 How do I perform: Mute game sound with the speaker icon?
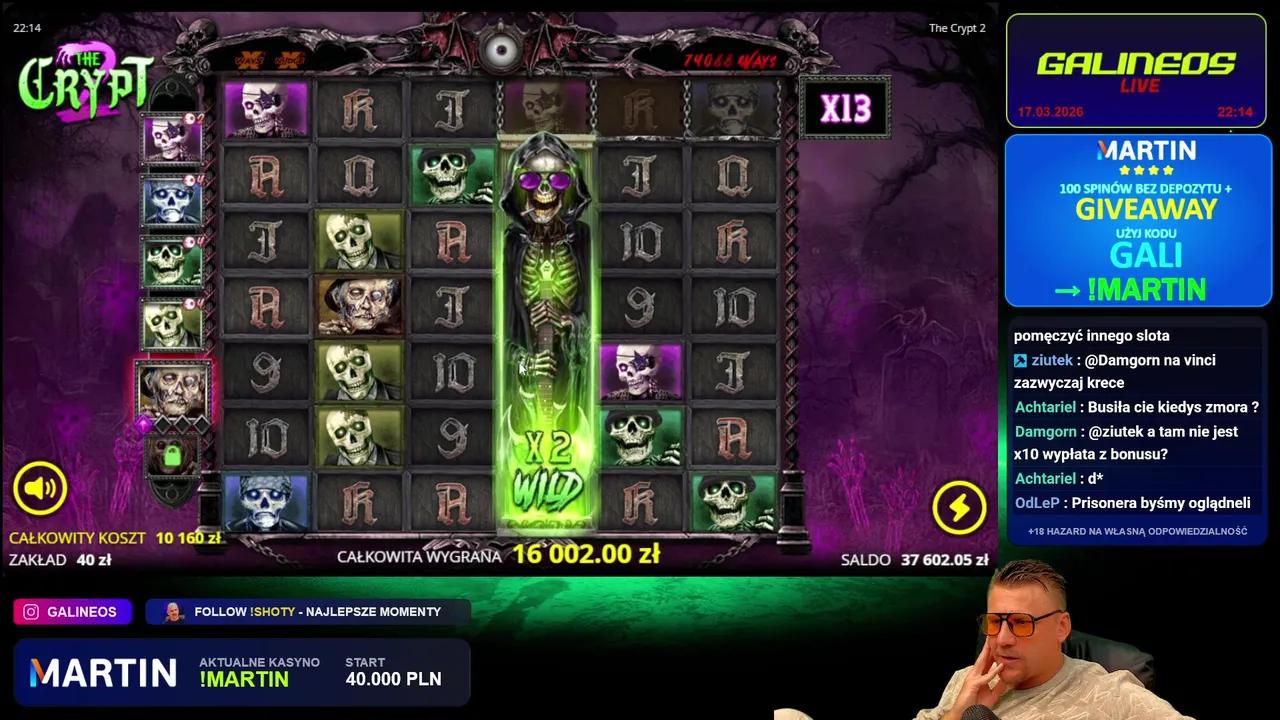click(x=40, y=487)
